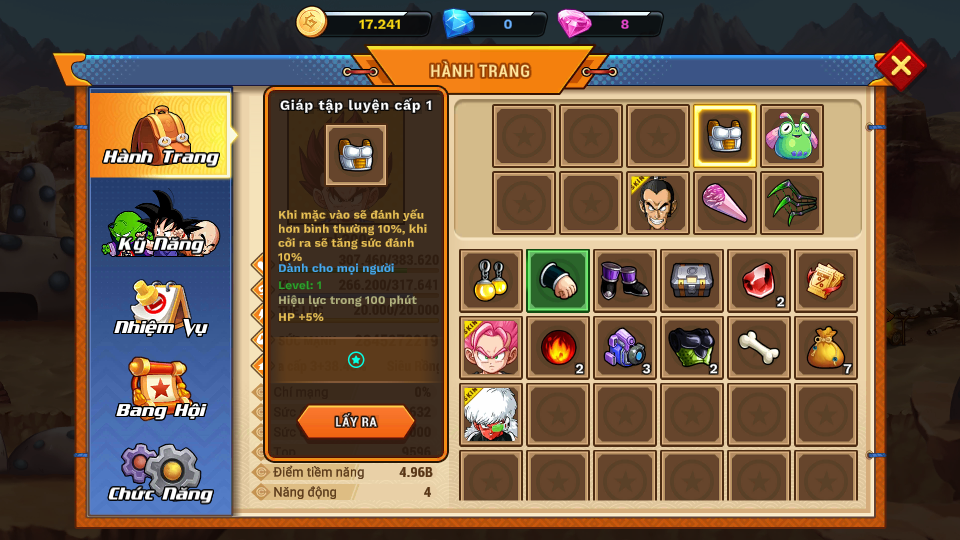The image size is (960, 540).
Task: Close the Hành Trang inventory window
Action: [x=900, y=66]
